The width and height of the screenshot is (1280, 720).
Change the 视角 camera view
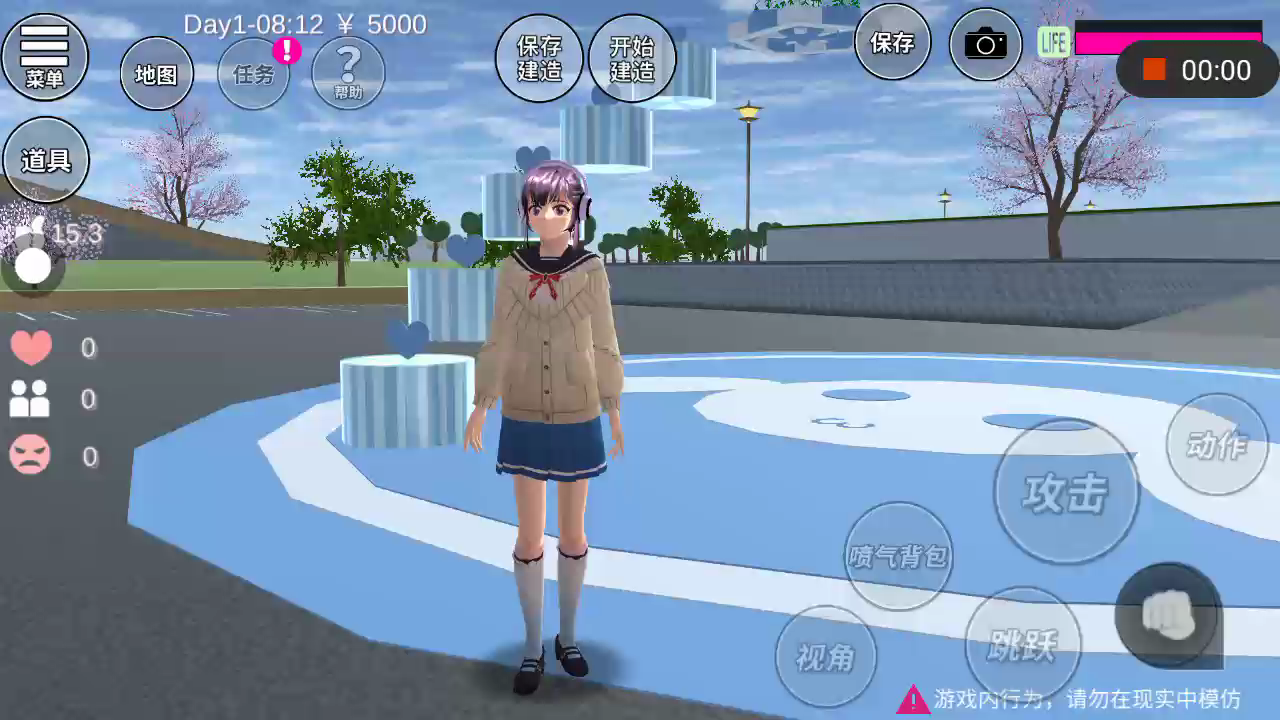[x=826, y=656]
